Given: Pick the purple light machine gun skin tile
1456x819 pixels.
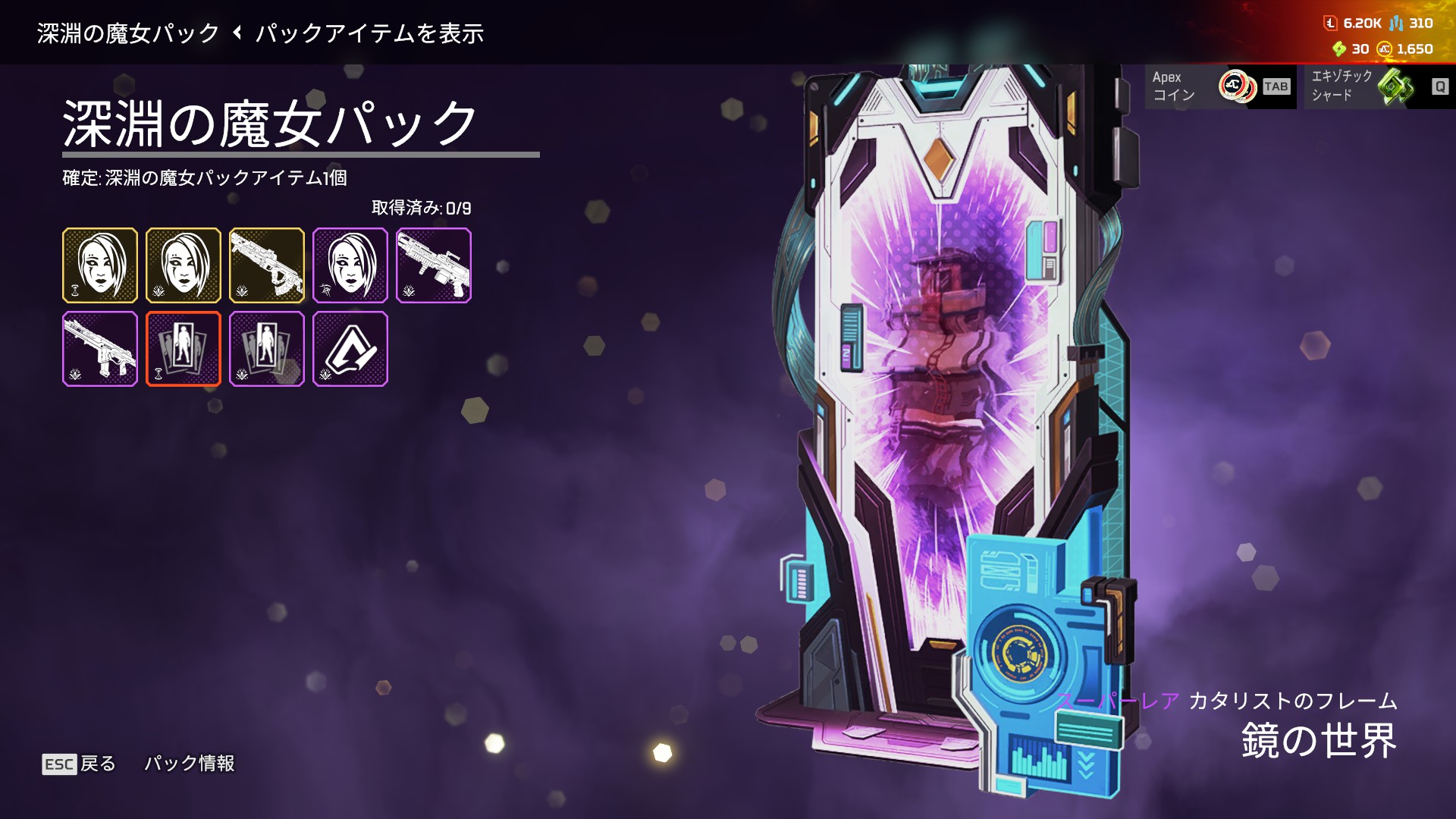Looking at the screenshot, I should point(433,265).
